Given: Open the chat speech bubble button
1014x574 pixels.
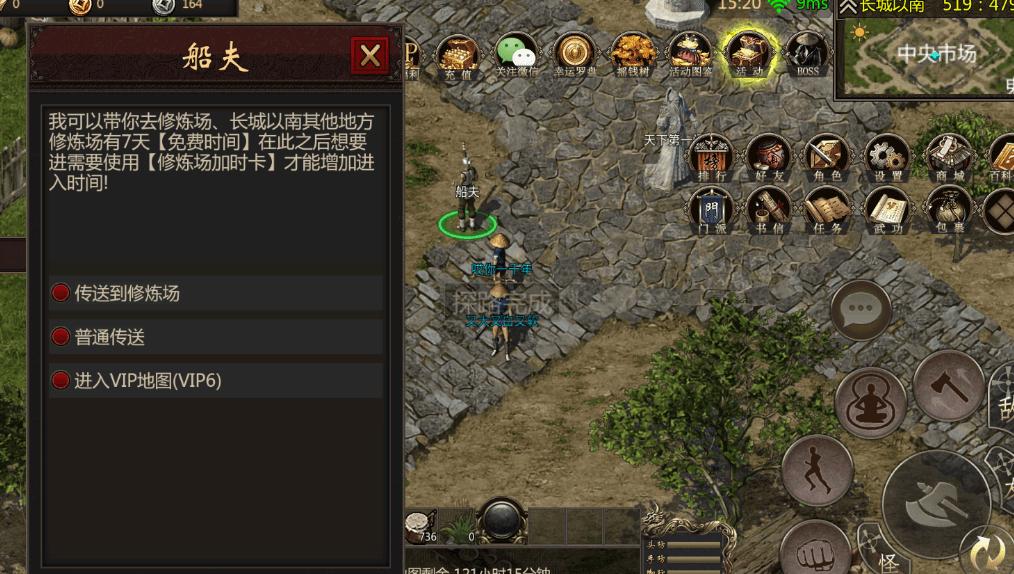Looking at the screenshot, I should [x=860, y=310].
